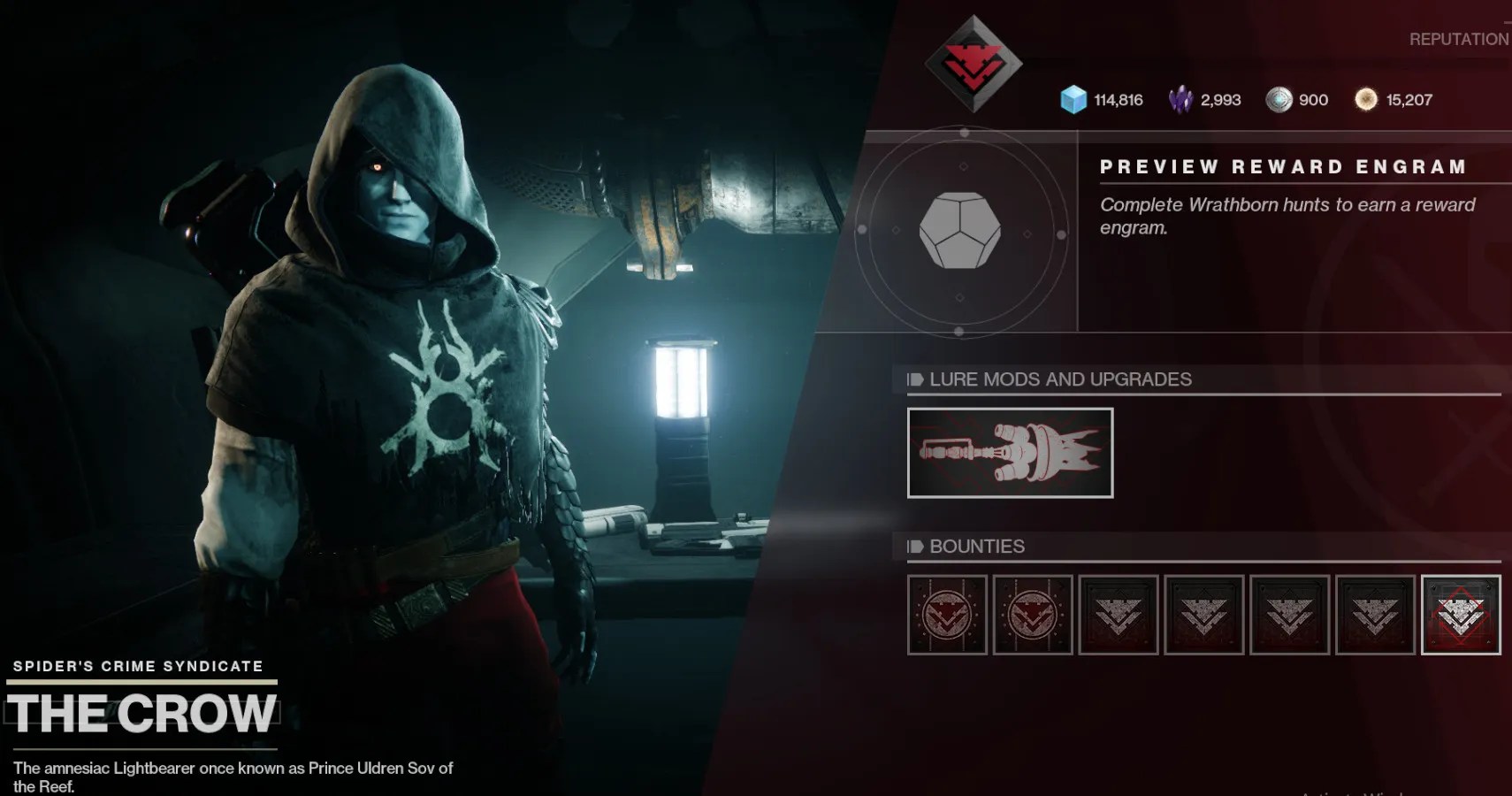The height and width of the screenshot is (796, 1512).
Task: Select the first Crow emblem bounty
Action: (x=947, y=613)
